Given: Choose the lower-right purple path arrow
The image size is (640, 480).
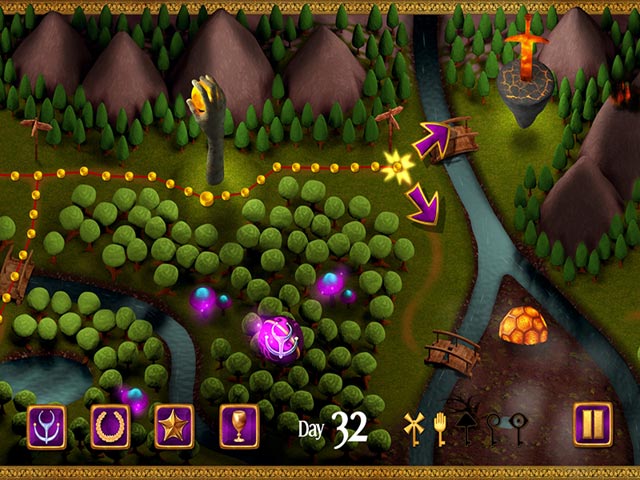Looking at the screenshot, I should pos(424,208).
